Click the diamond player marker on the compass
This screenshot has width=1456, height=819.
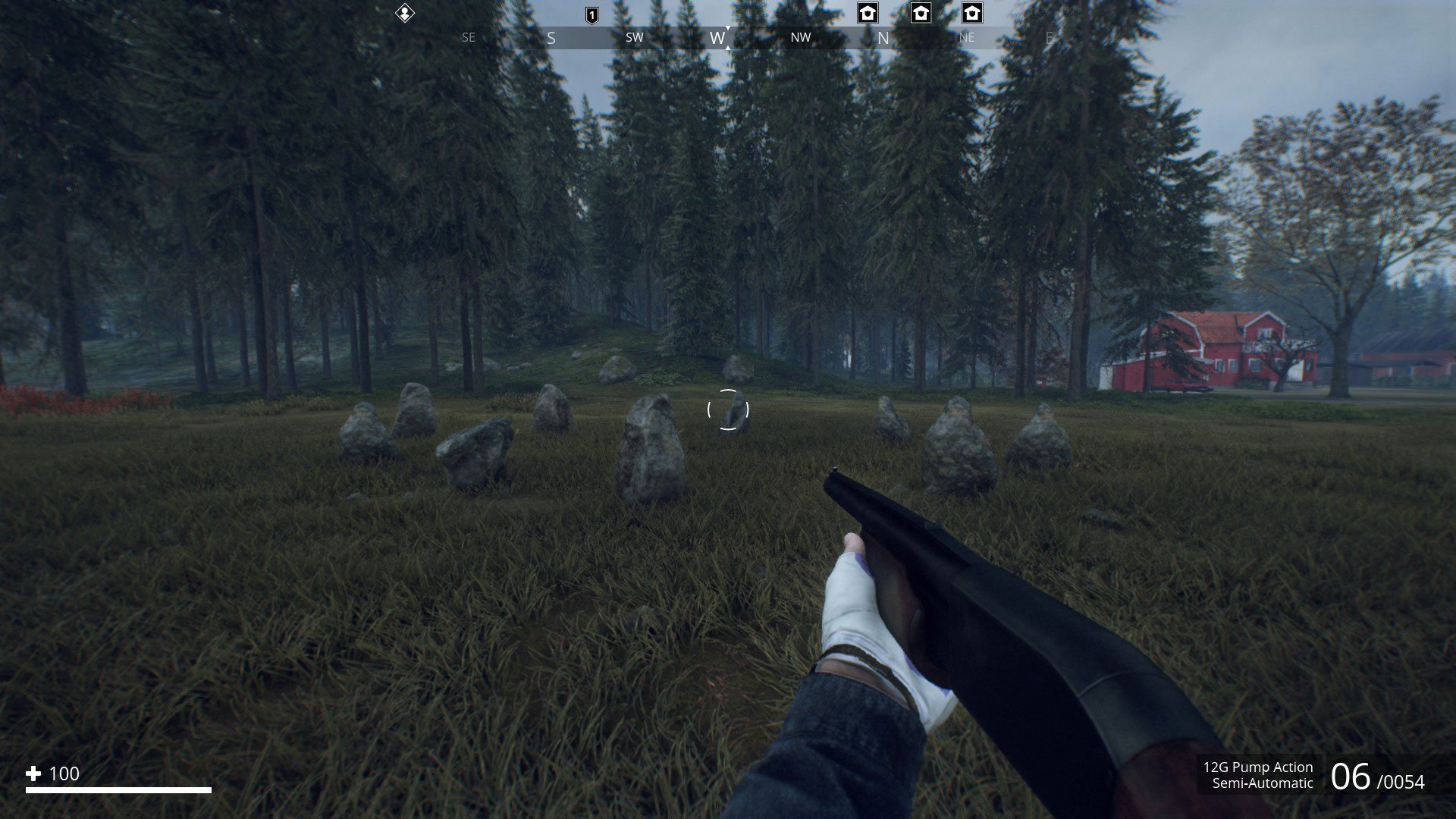pos(405,13)
